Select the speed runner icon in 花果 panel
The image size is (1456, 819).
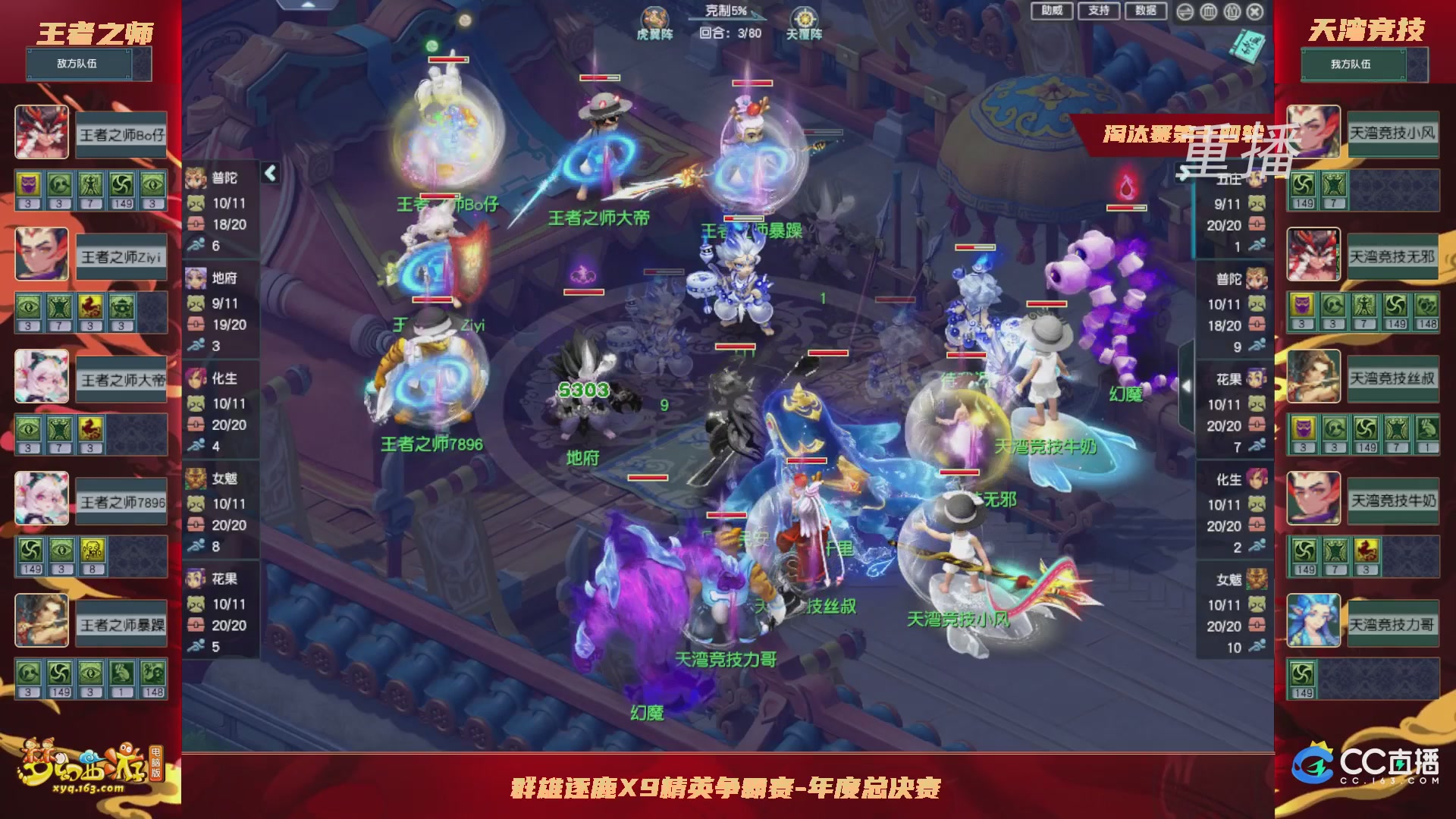[x=196, y=646]
